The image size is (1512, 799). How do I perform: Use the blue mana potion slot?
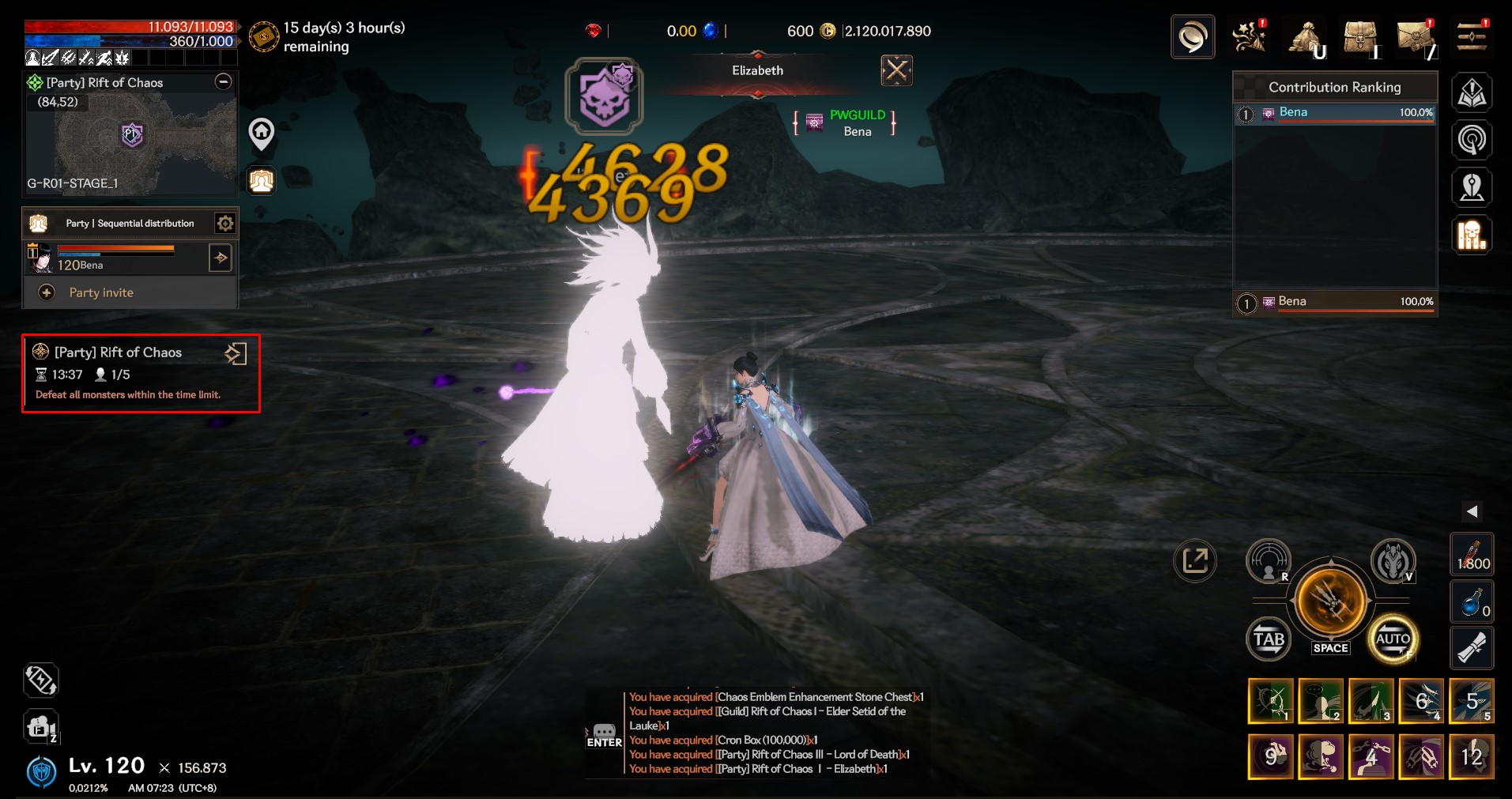[1472, 602]
